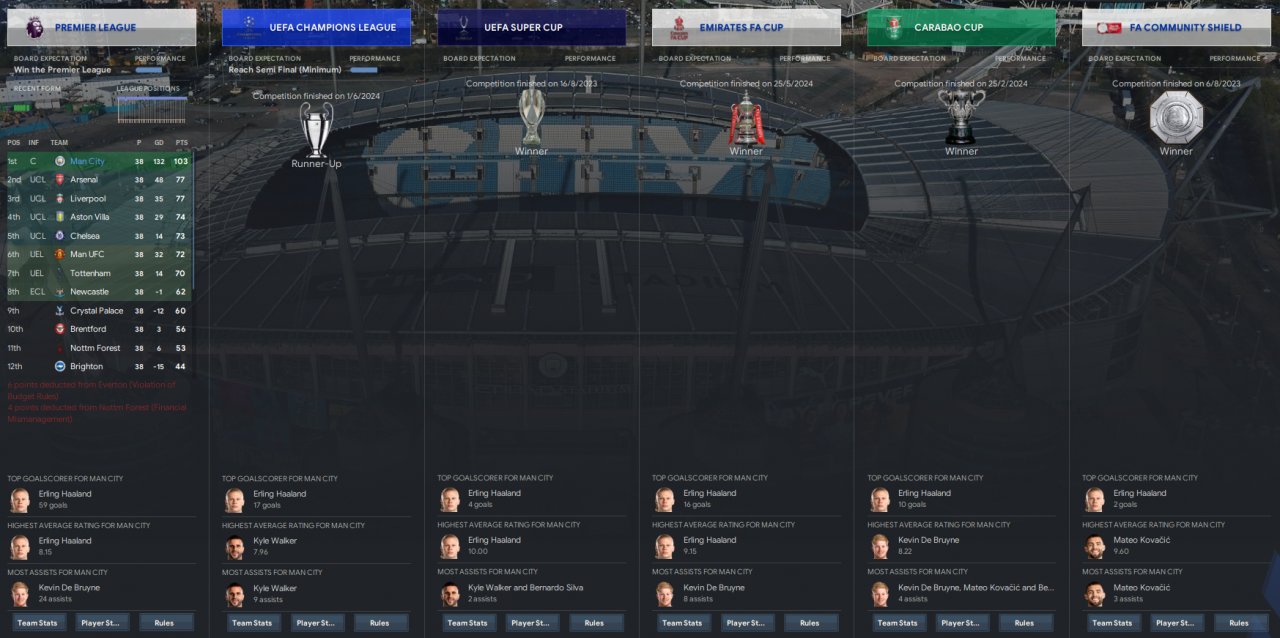1280x638 pixels.
Task: Select Liverpool in the league table
Action: coord(87,199)
